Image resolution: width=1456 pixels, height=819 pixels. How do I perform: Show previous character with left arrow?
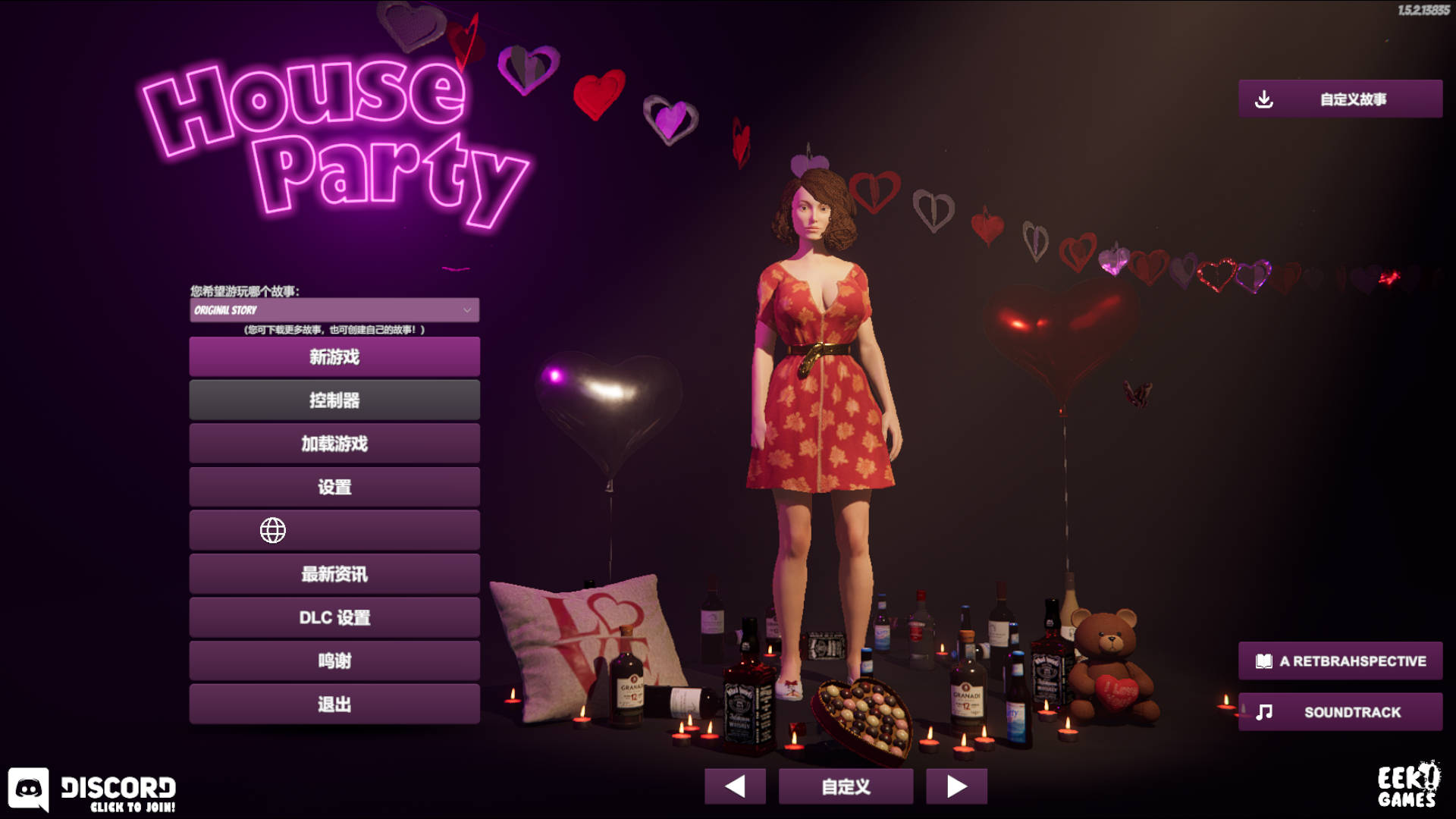[x=735, y=786]
